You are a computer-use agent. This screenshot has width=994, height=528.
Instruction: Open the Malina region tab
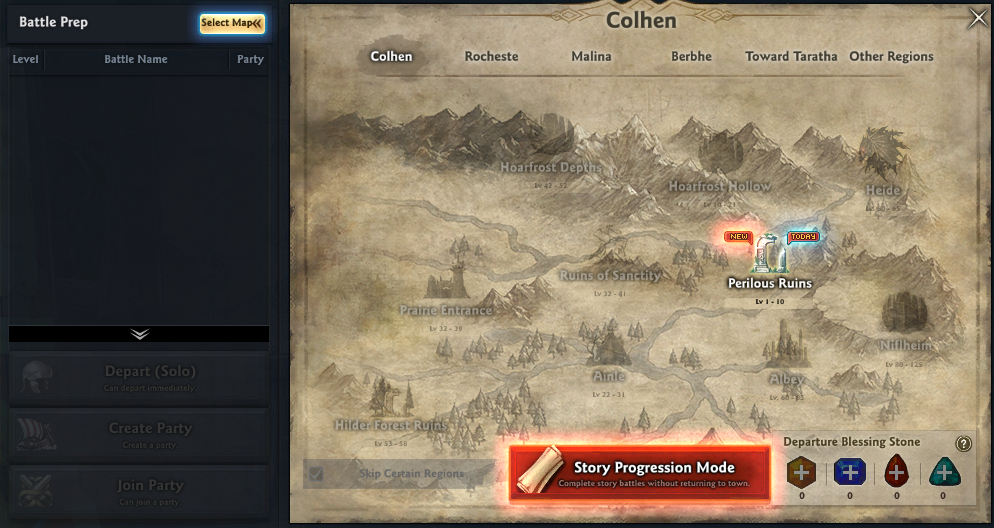[x=591, y=57]
